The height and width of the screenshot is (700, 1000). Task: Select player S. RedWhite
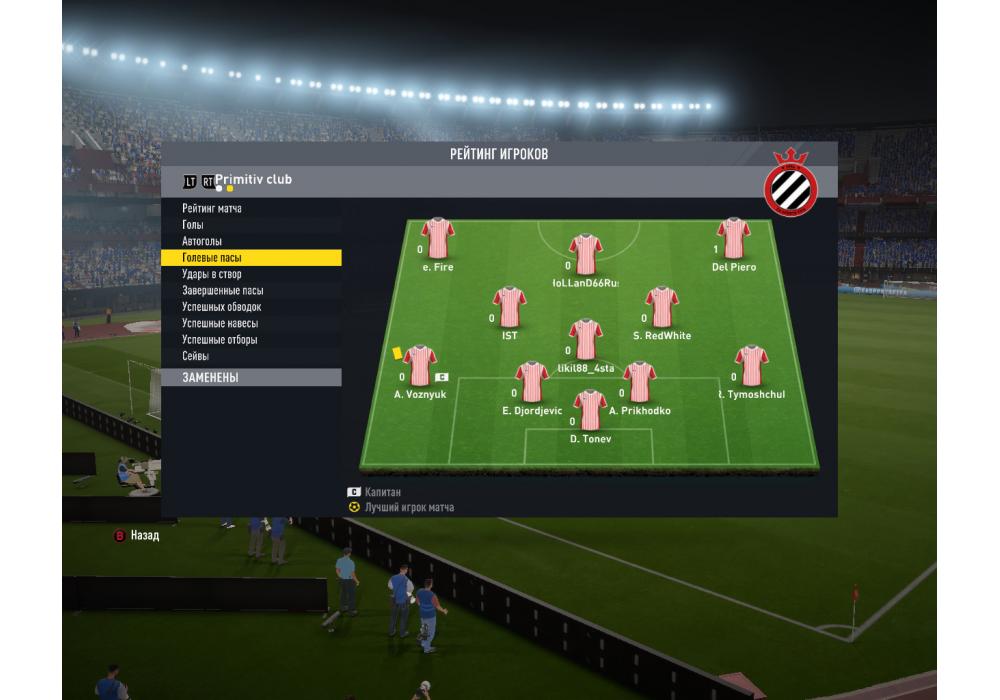pos(662,308)
